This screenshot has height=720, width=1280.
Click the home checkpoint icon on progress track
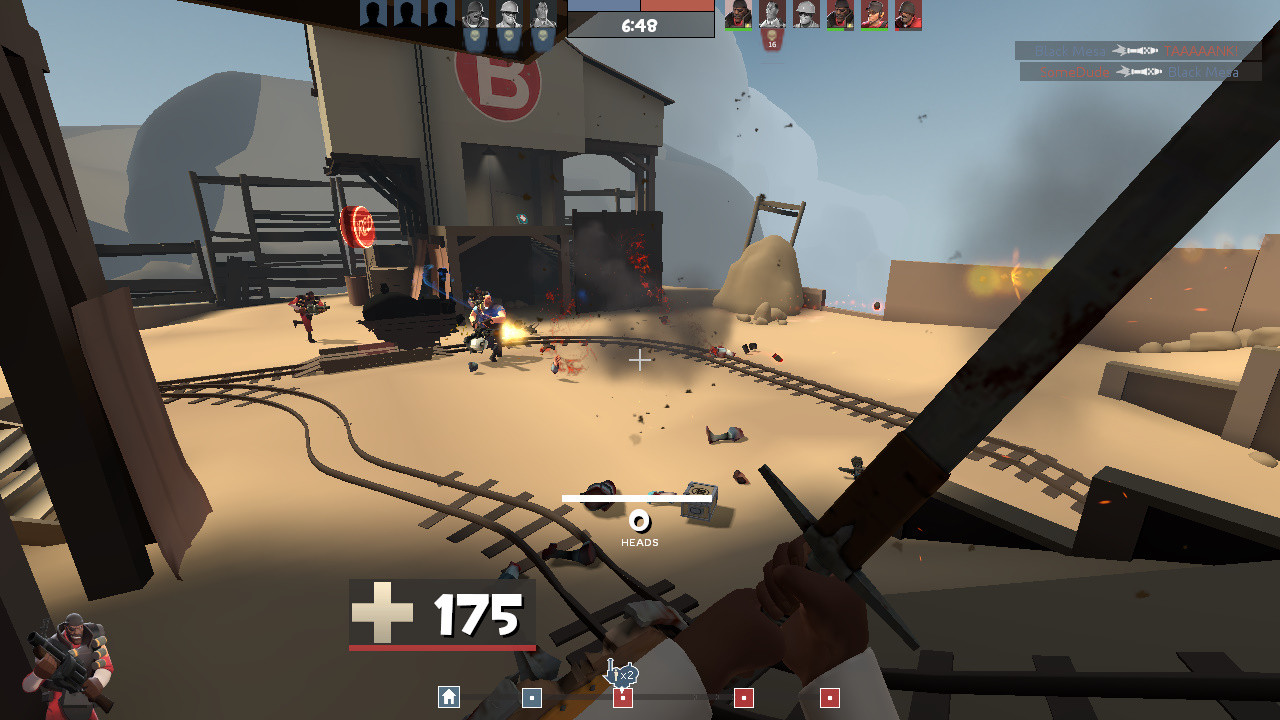point(448,695)
